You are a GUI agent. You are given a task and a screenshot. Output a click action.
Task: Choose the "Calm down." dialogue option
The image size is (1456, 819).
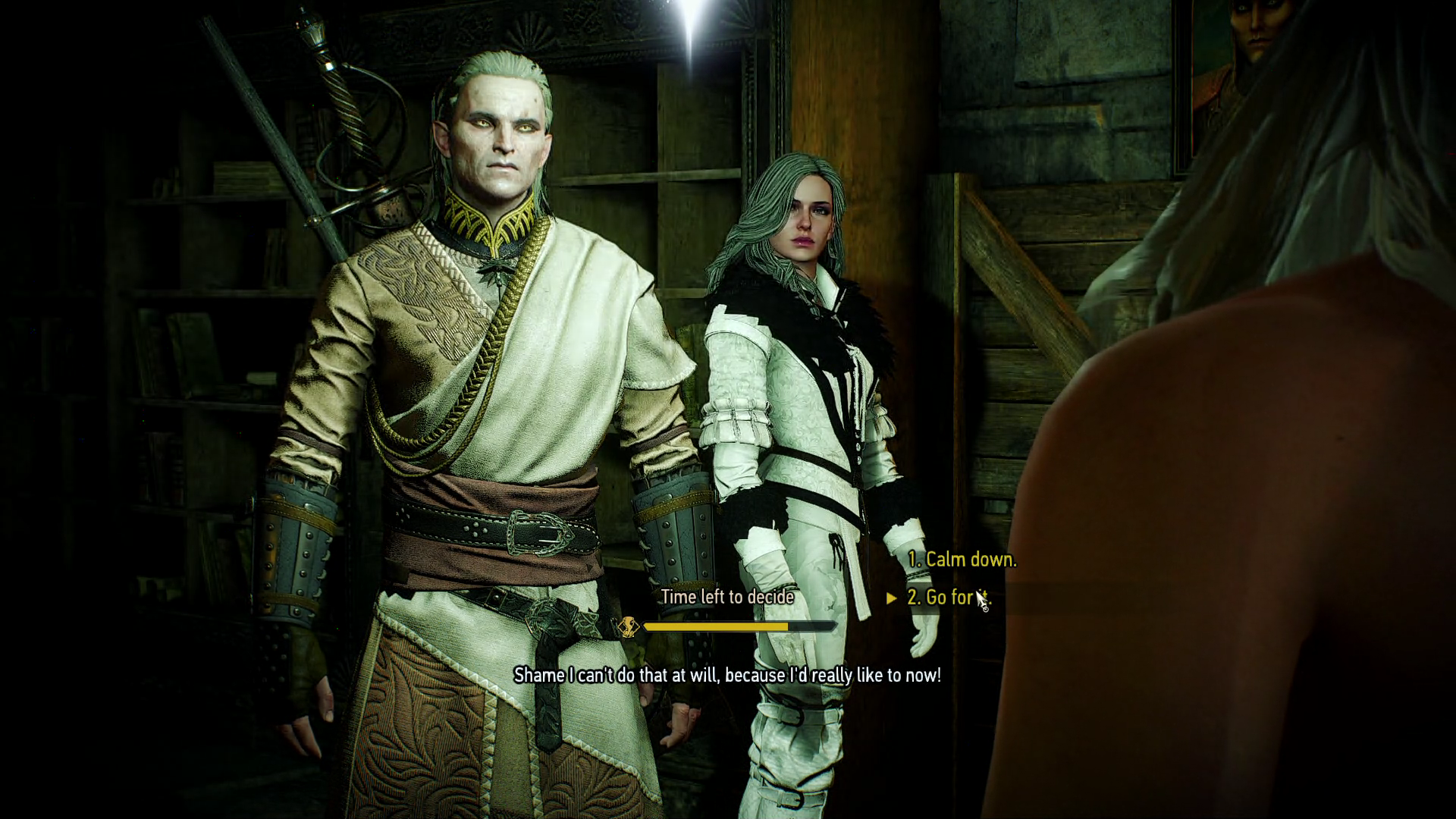point(962,560)
